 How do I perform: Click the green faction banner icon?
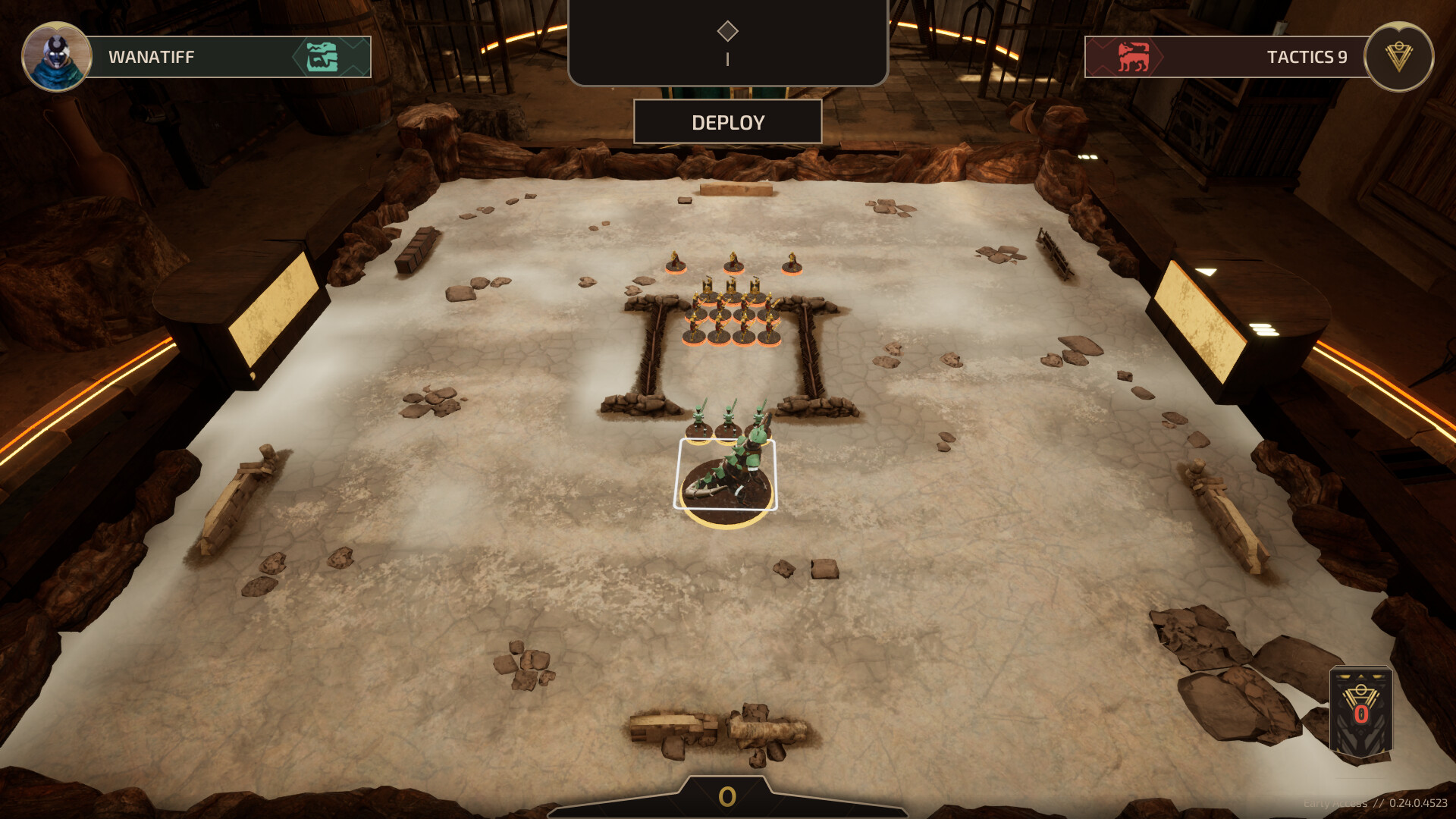322,57
